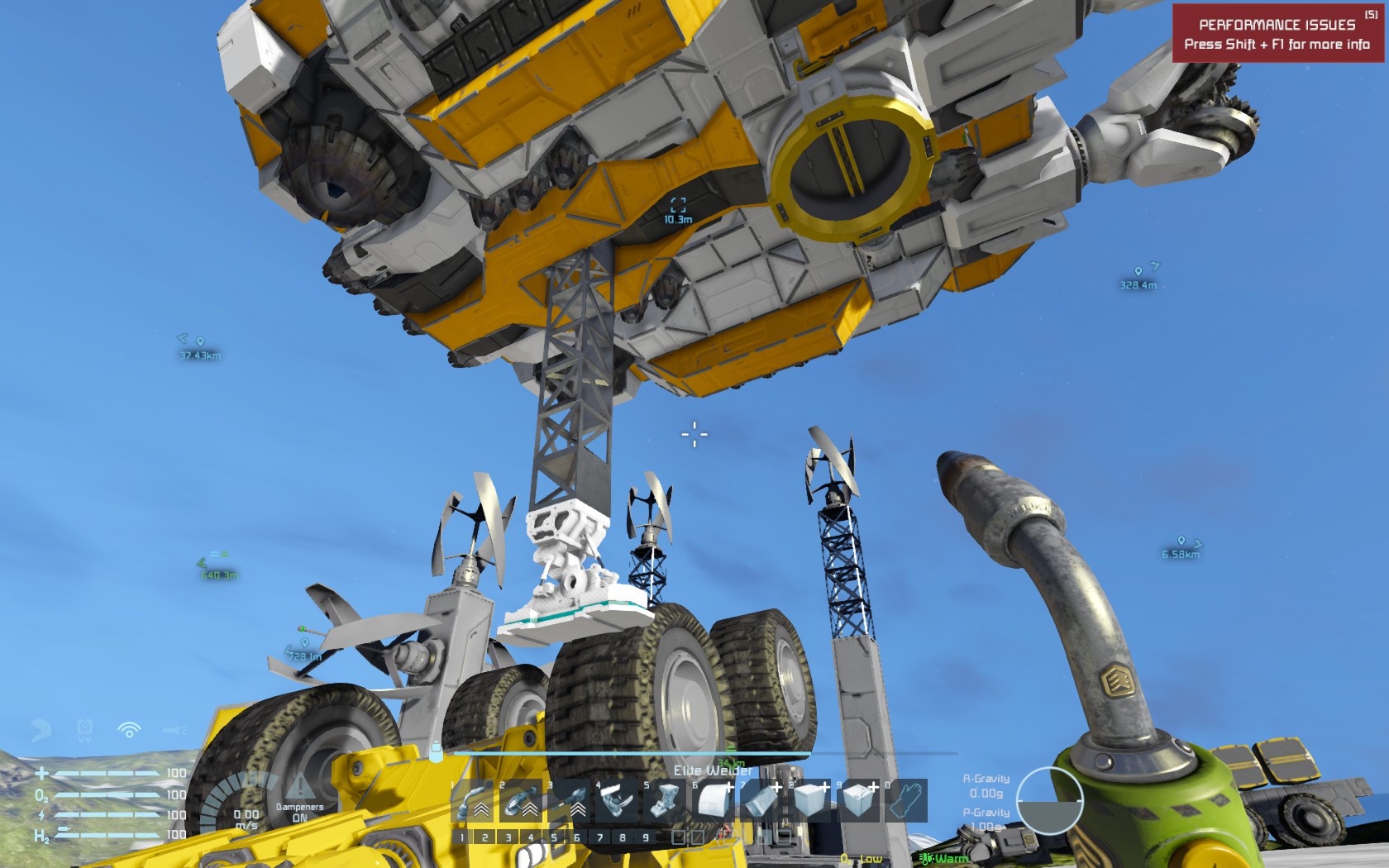This screenshot has width=1389, height=868.
Task: Switch to toolbar page 1
Action: 462,838
